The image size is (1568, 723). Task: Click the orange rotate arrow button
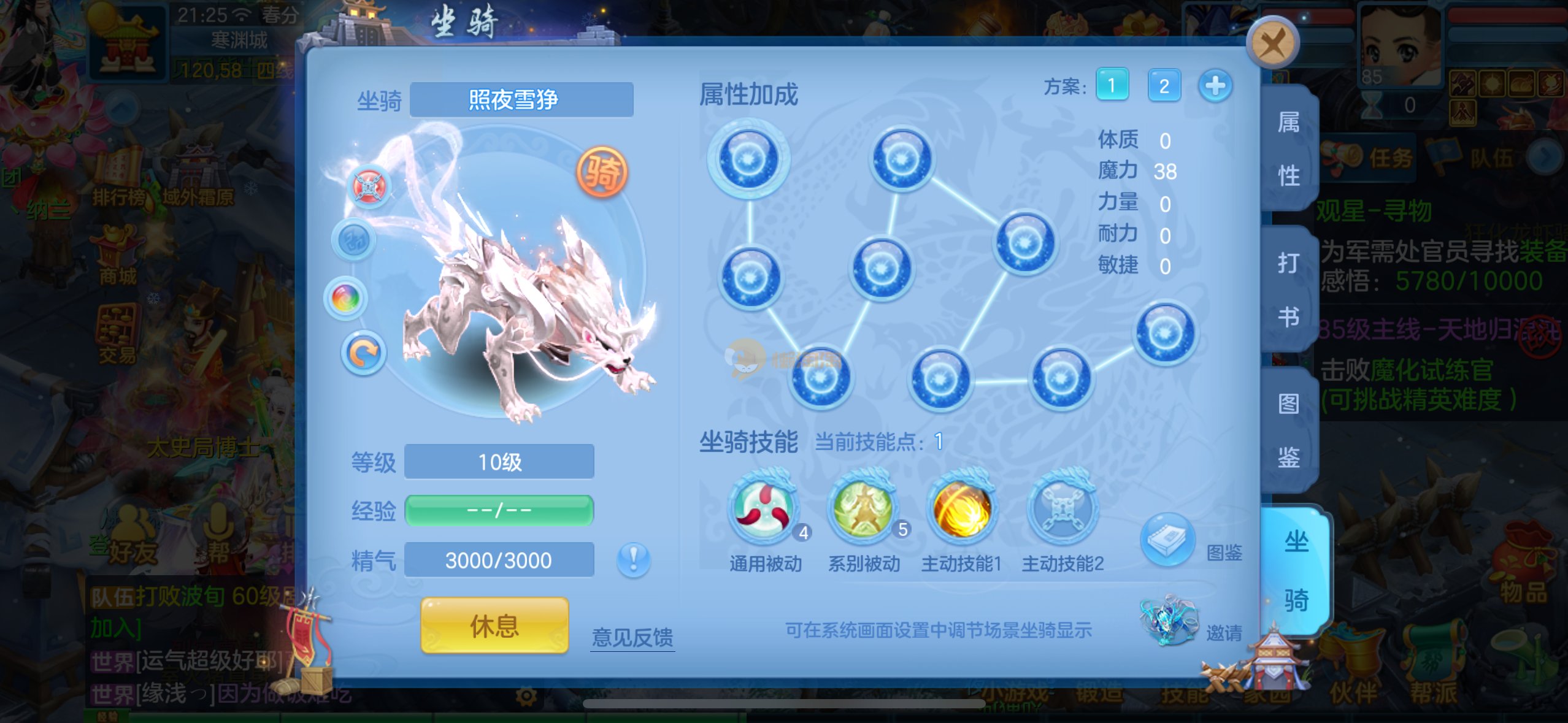(x=363, y=353)
